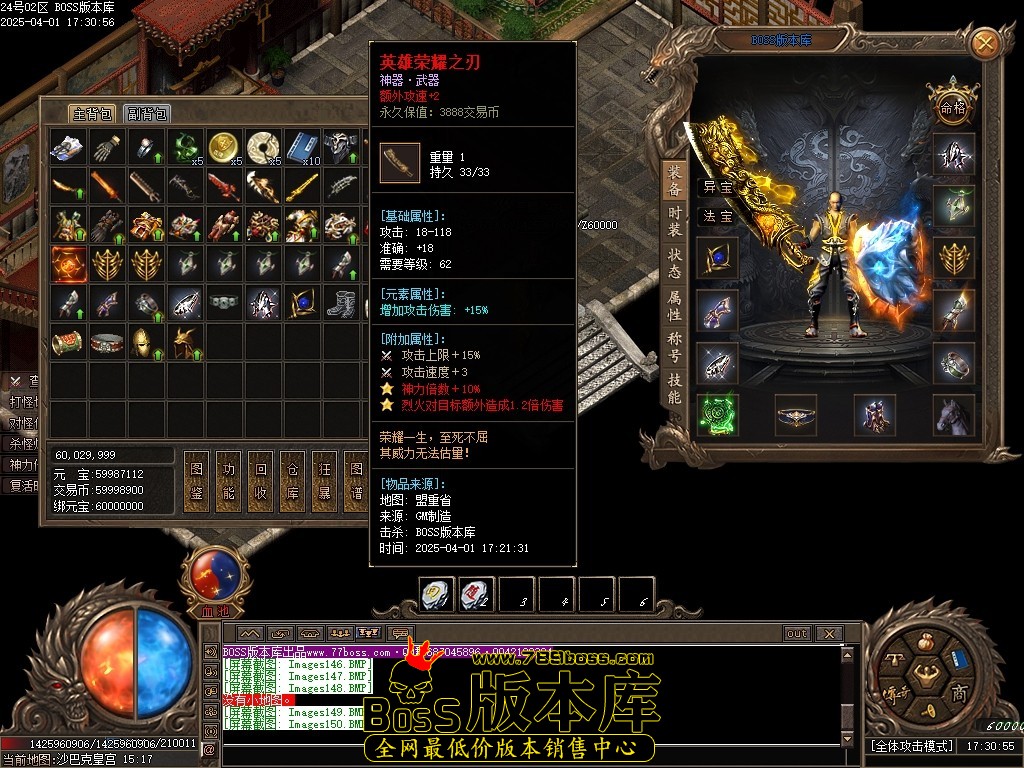The width and height of the screenshot is (1024, 768).
Task: Open the 回收 recycle function
Action: [261, 481]
